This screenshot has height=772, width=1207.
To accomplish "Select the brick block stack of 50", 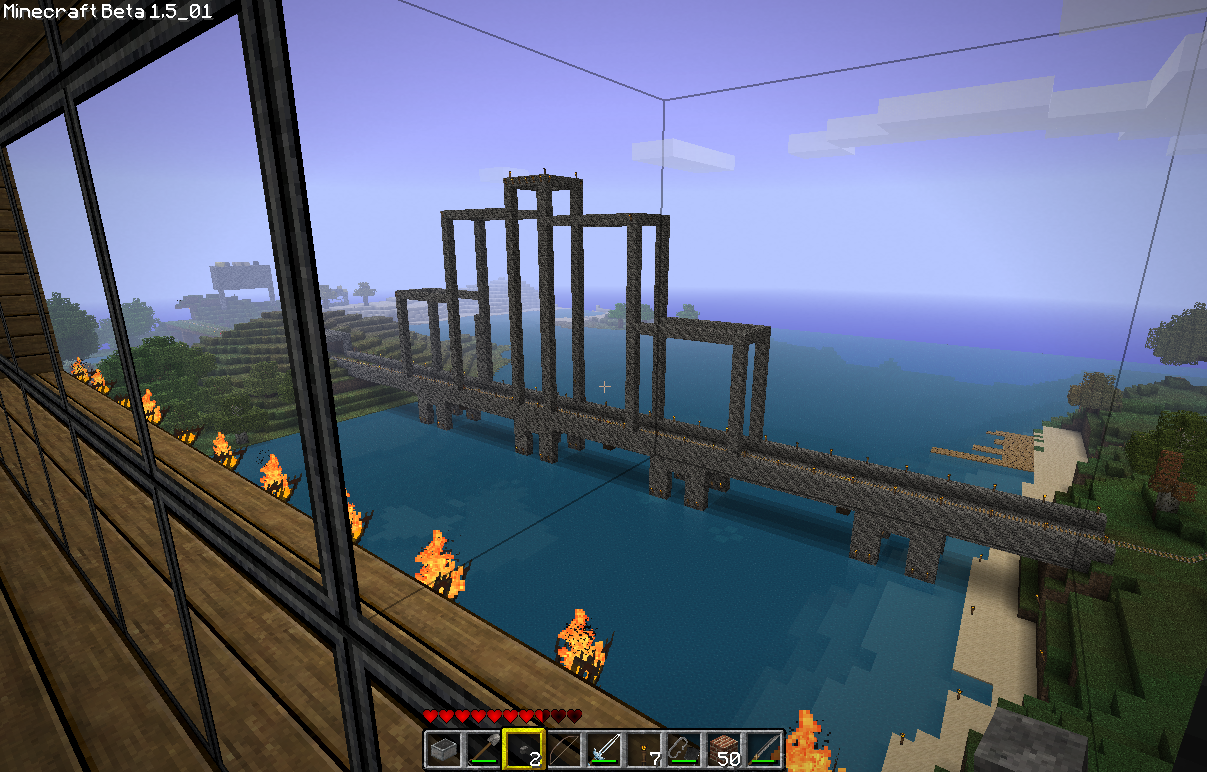I will click(x=723, y=749).
